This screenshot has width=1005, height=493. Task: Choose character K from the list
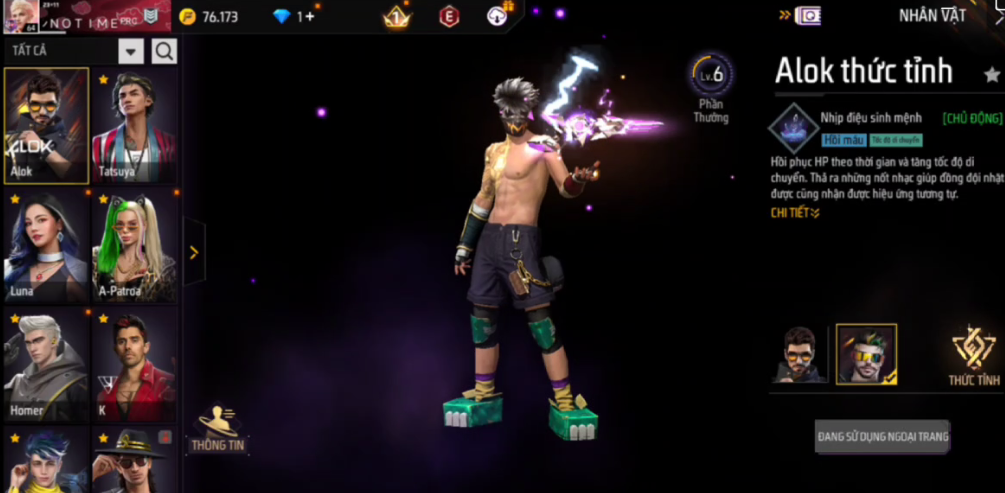pyautogui.click(x=134, y=367)
